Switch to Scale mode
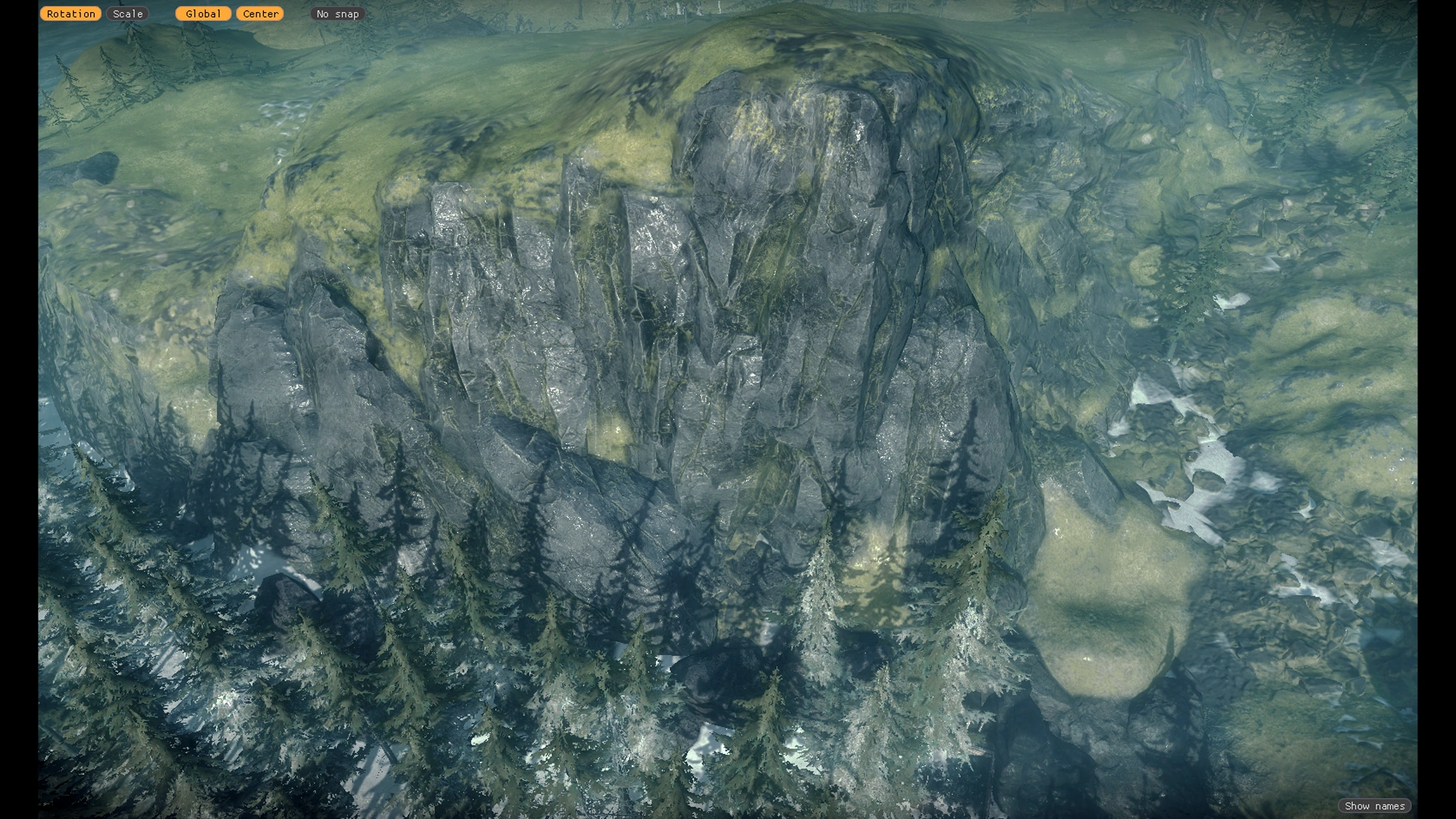1456x819 pixels. click(x=127, y=14)
